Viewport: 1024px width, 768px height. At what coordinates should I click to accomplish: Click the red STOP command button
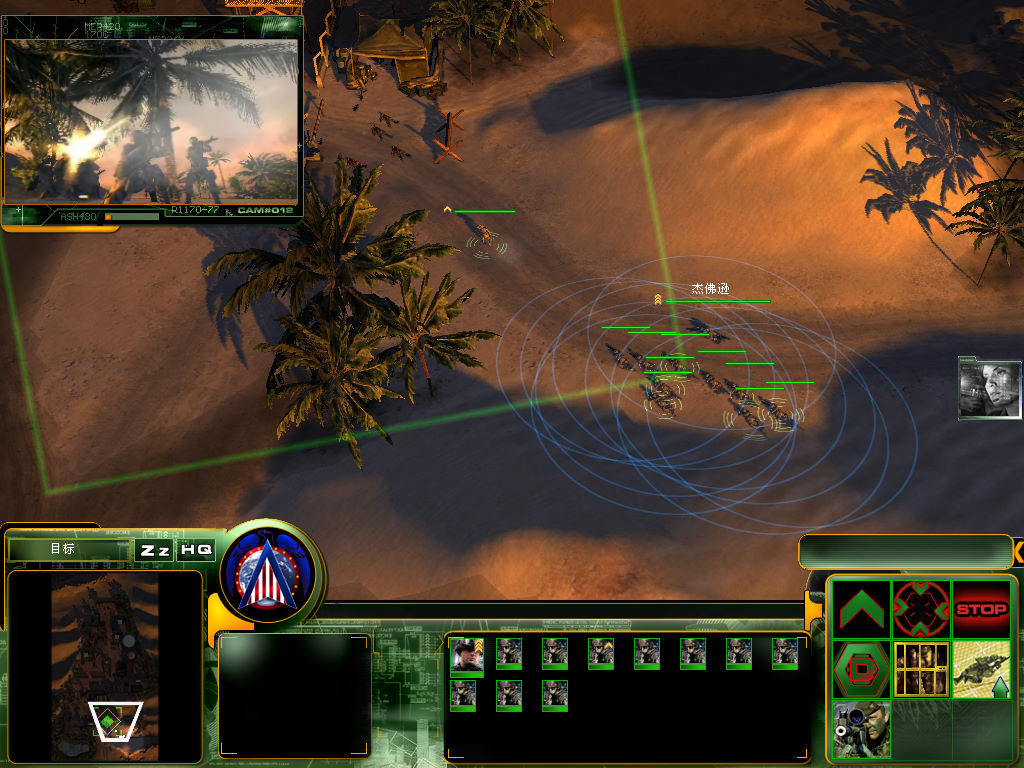(981, 609)
